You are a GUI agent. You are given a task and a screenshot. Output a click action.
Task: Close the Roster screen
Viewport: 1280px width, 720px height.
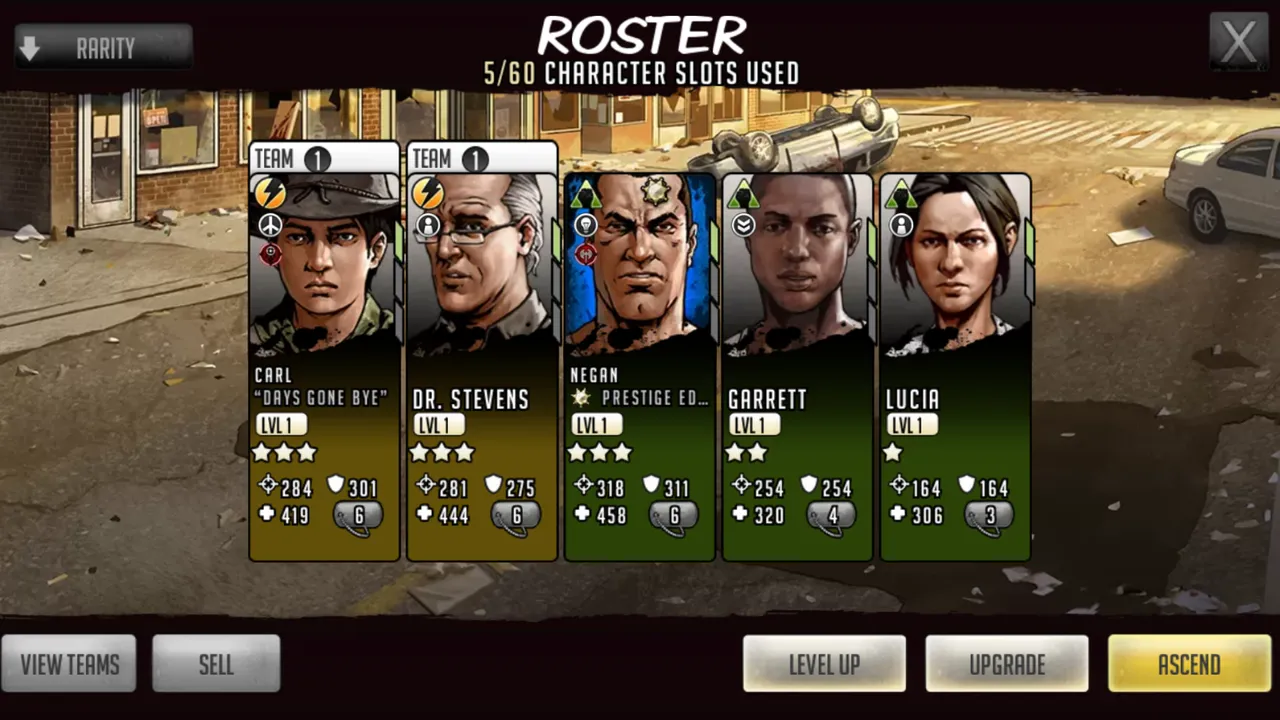coord(1239,43)
